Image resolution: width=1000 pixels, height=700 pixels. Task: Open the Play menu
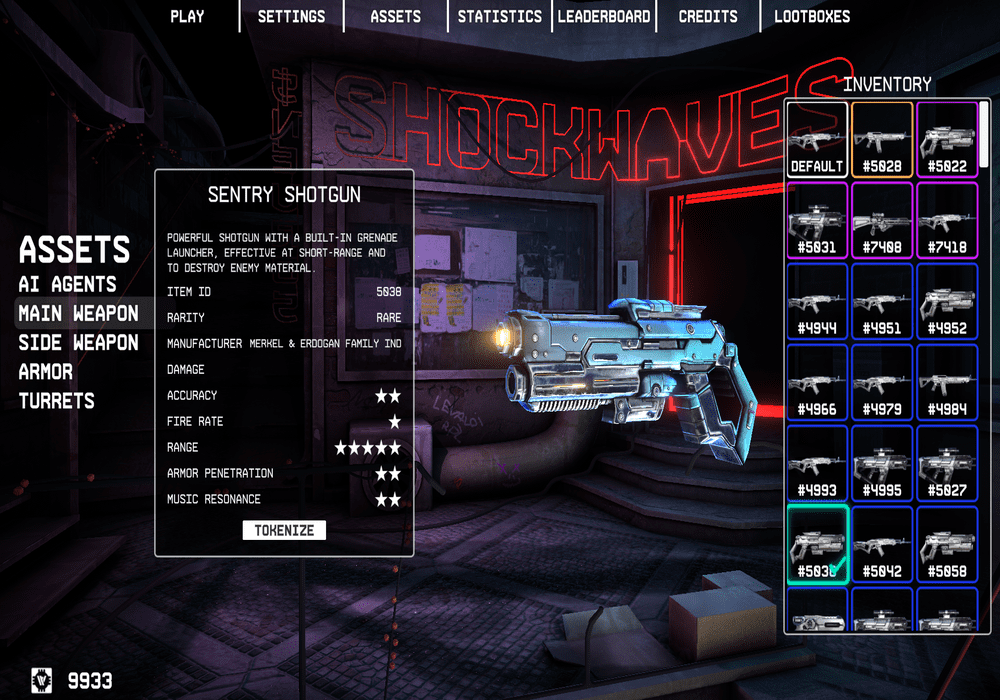tap(187, 16)
